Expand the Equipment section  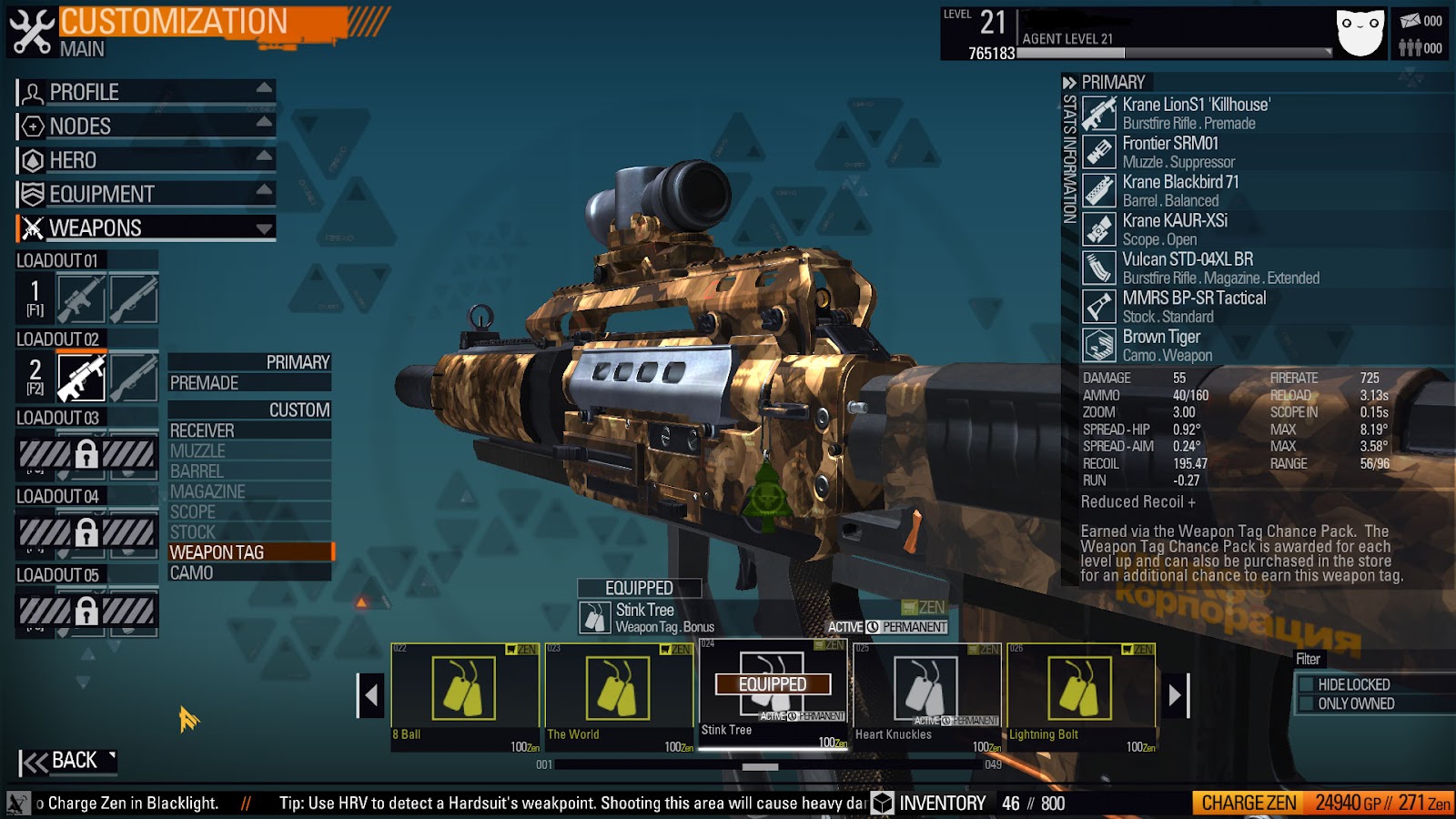click(146, 194)
